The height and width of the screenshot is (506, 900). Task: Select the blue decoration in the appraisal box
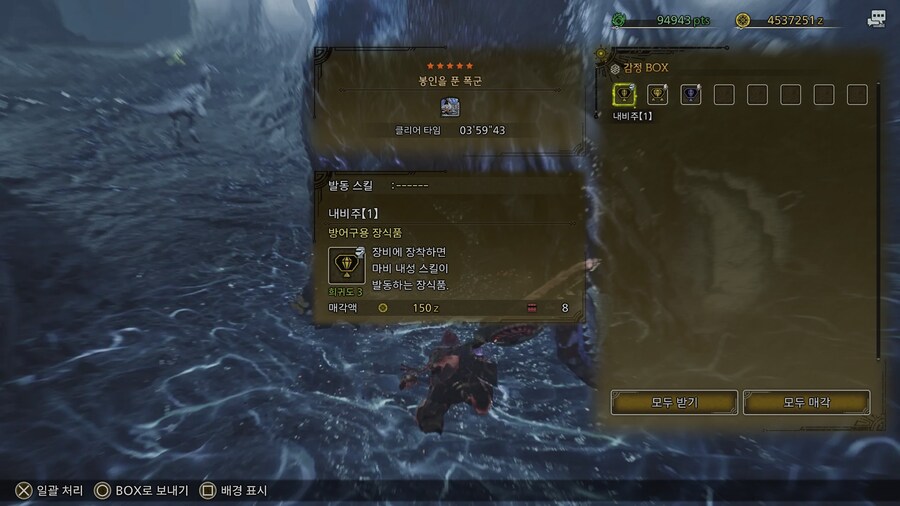pos(690,95)
